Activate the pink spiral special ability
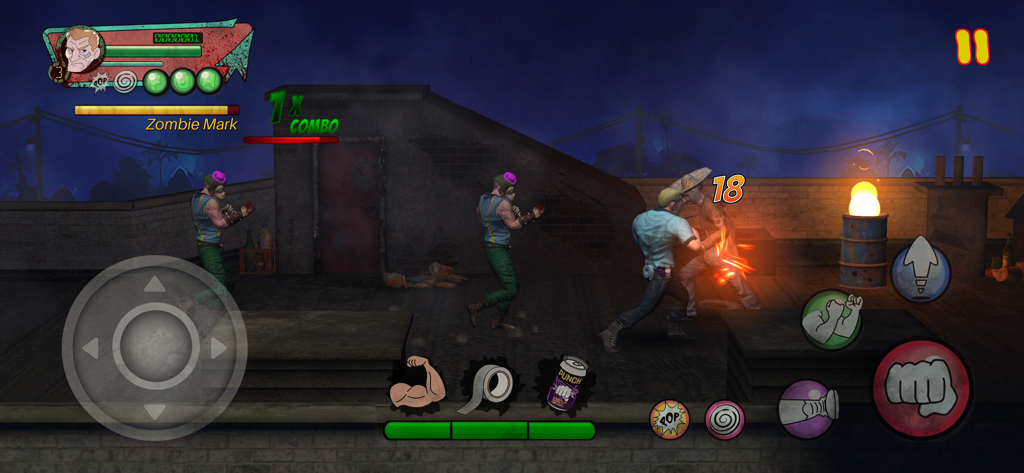Image resolution: width=1024 pixels, height=473 pixels. (x=724, y=419)
